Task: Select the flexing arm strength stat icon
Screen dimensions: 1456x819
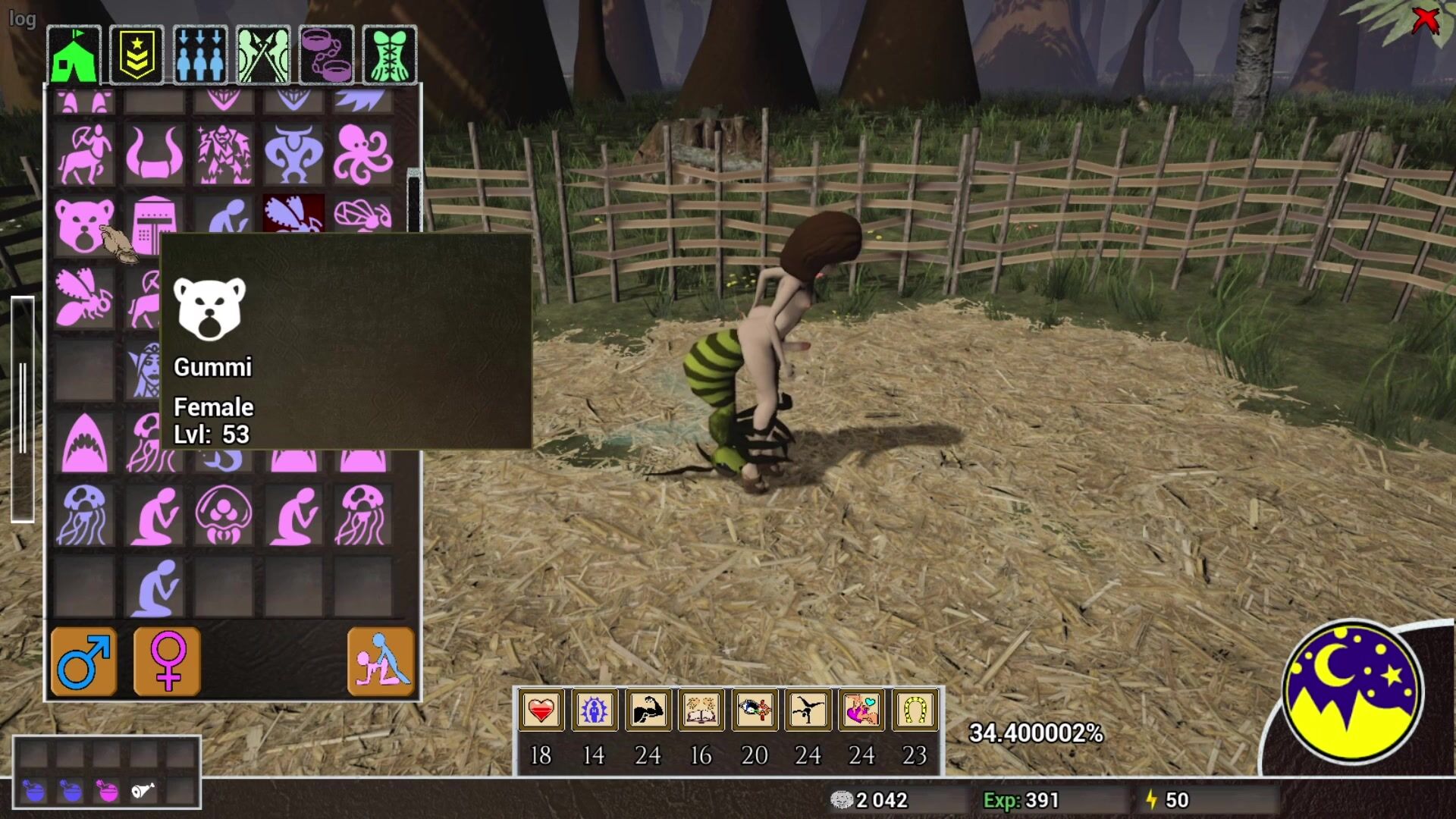Action: point(648,711)
